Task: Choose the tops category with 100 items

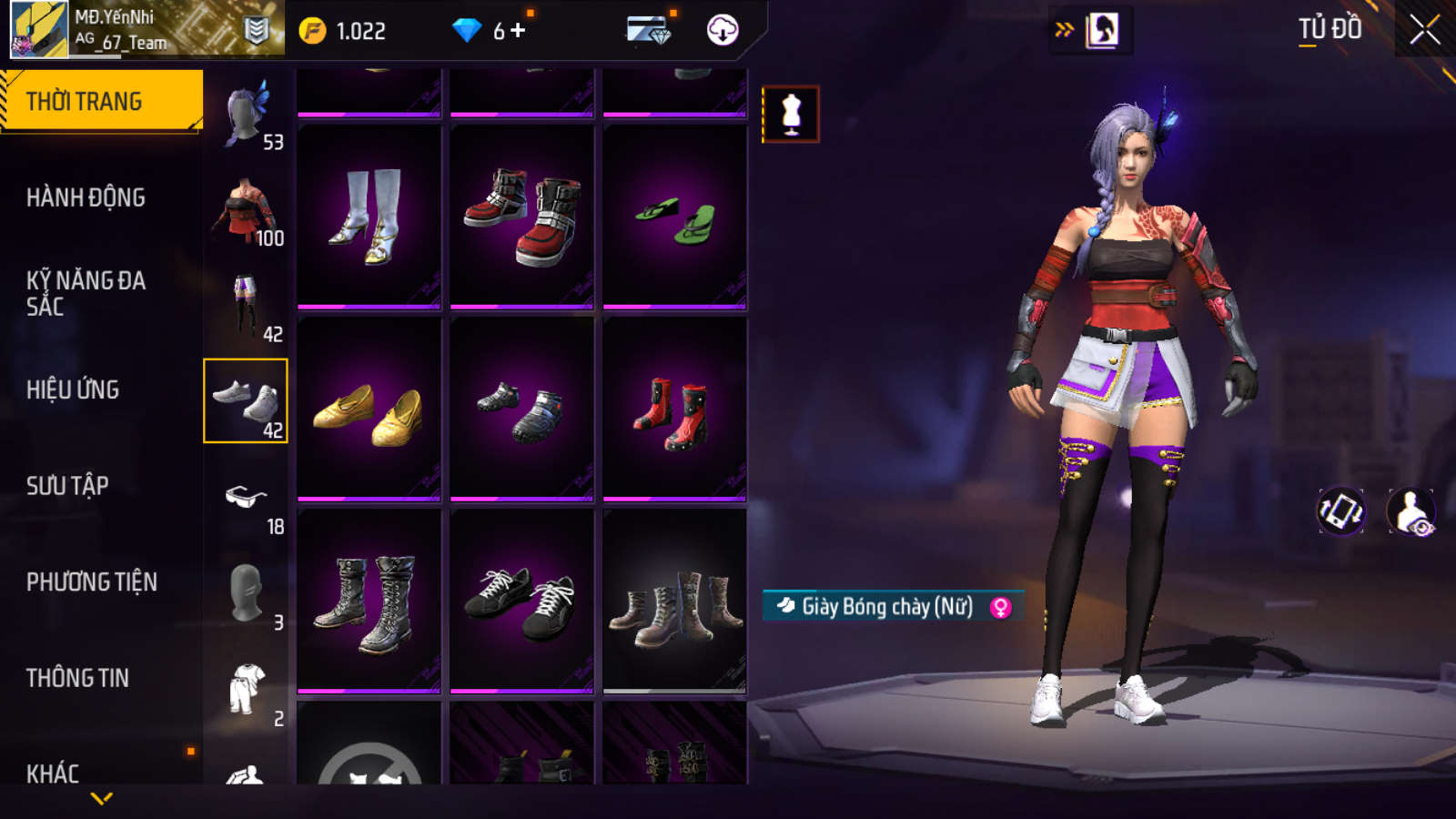Action: pos(246,209)
